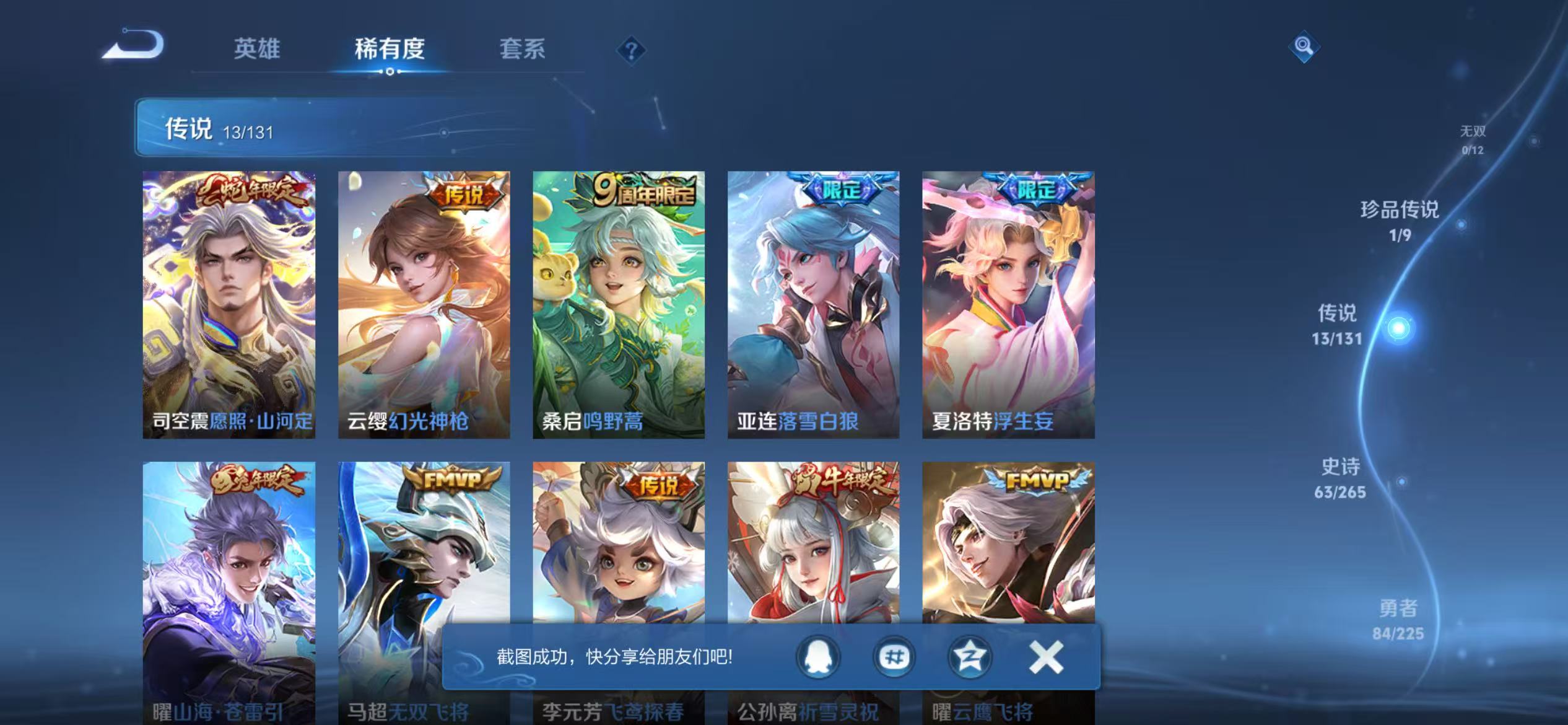The image size is (1568, 725).
Task: Open the search magnifier at top right
Action: point(1304,47)
